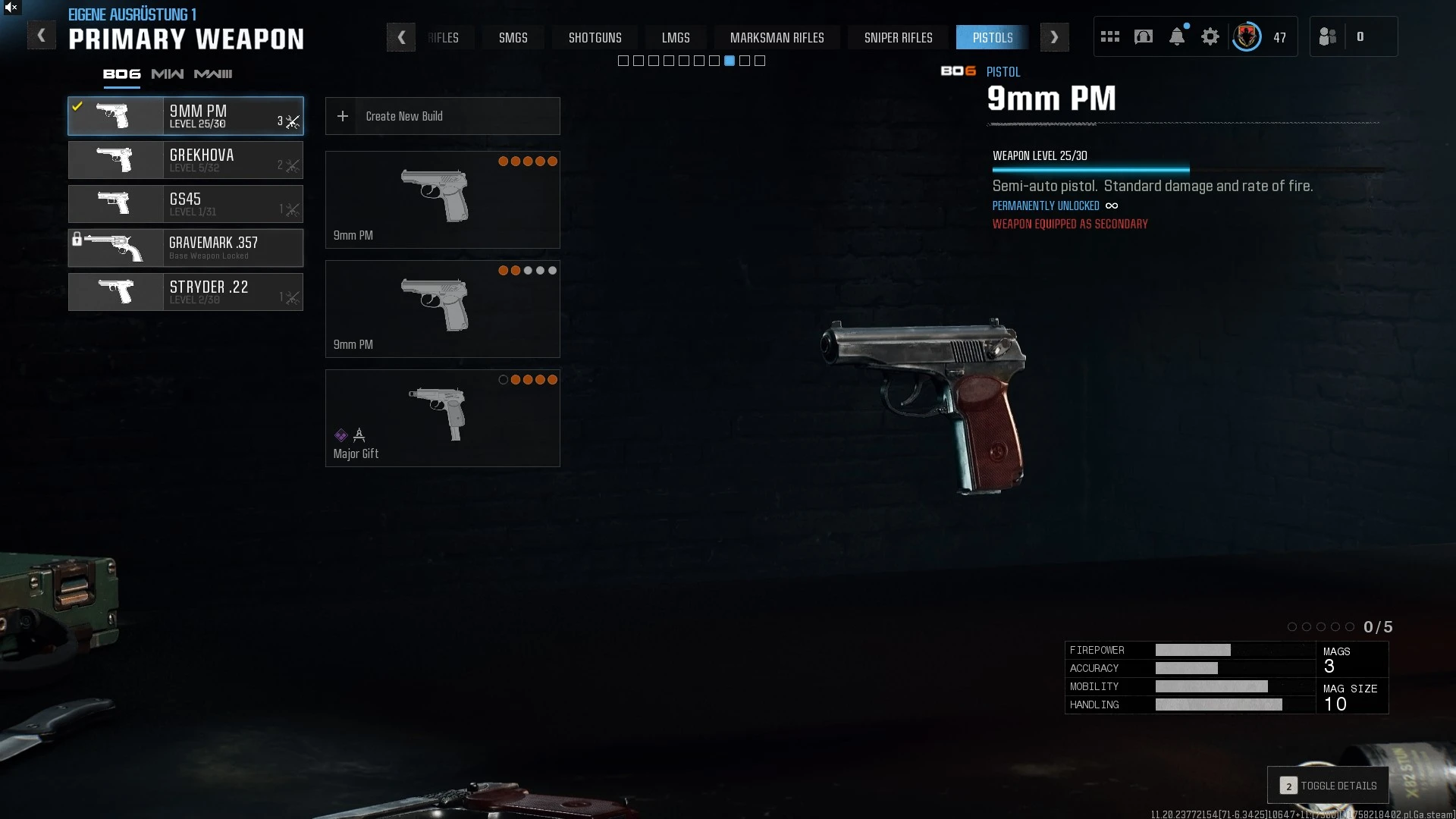Viewport: 1456px width, 819px height.
Task: Pick the locked Gravemark .357 revolver
Action: click(x=186, y=248)
